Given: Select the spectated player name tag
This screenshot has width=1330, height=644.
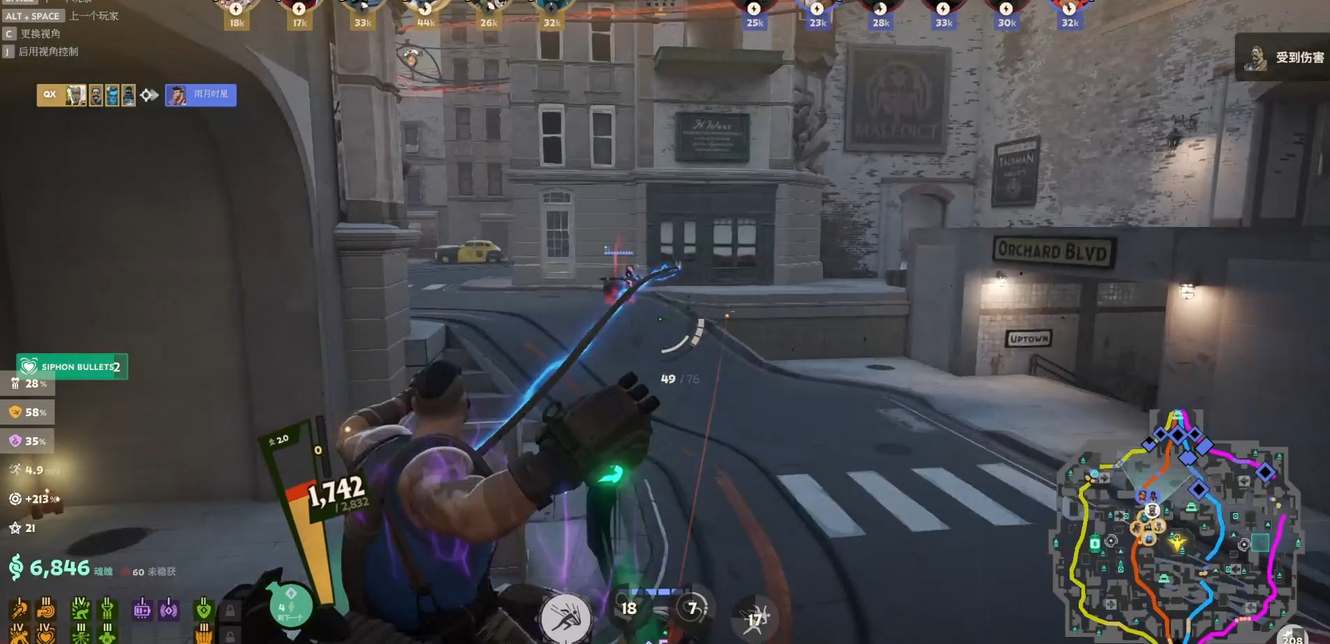Looking at the screenshot, I should point(201,95).
